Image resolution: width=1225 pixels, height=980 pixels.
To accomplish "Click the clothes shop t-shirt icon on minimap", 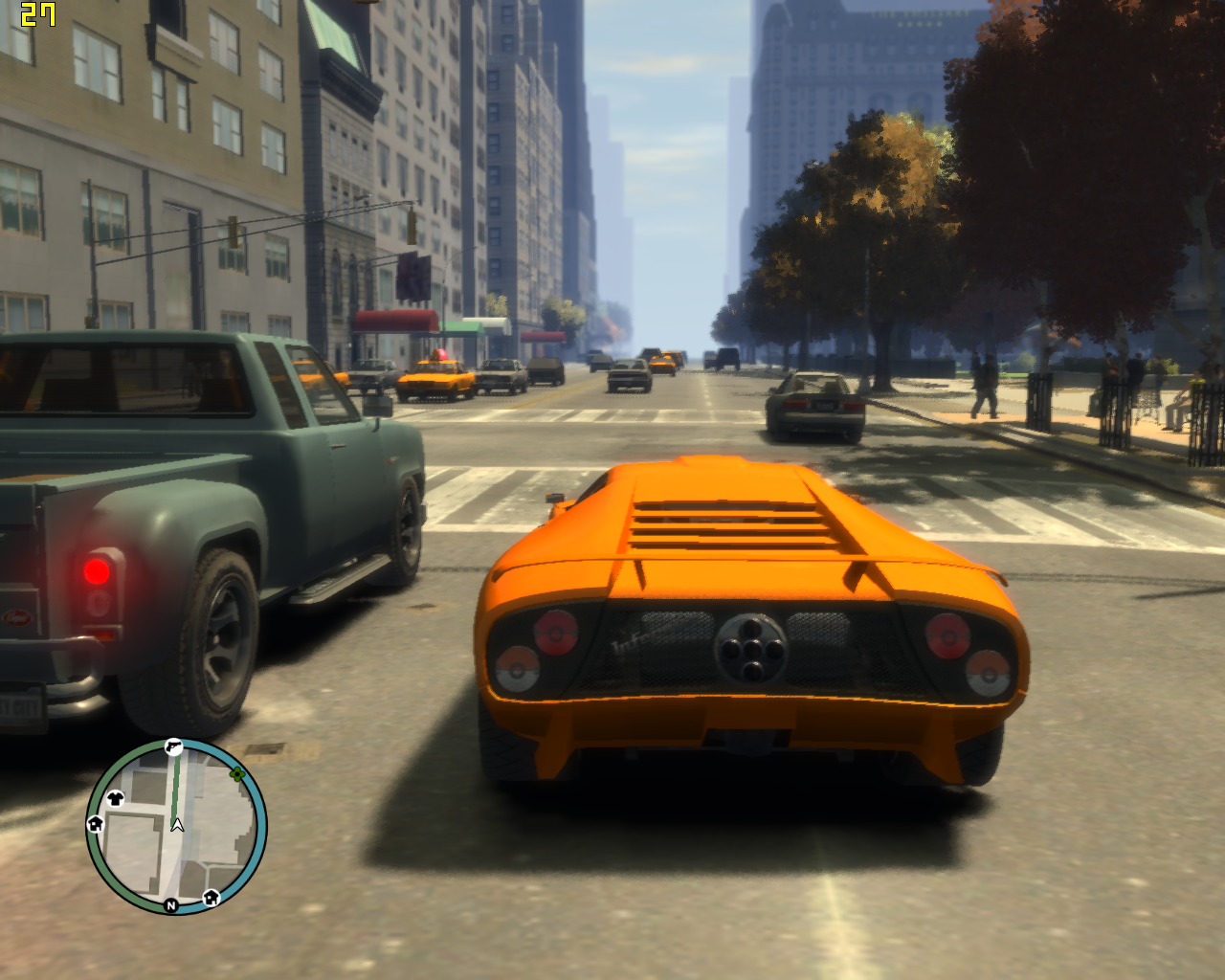I will (x=115, y=798).
